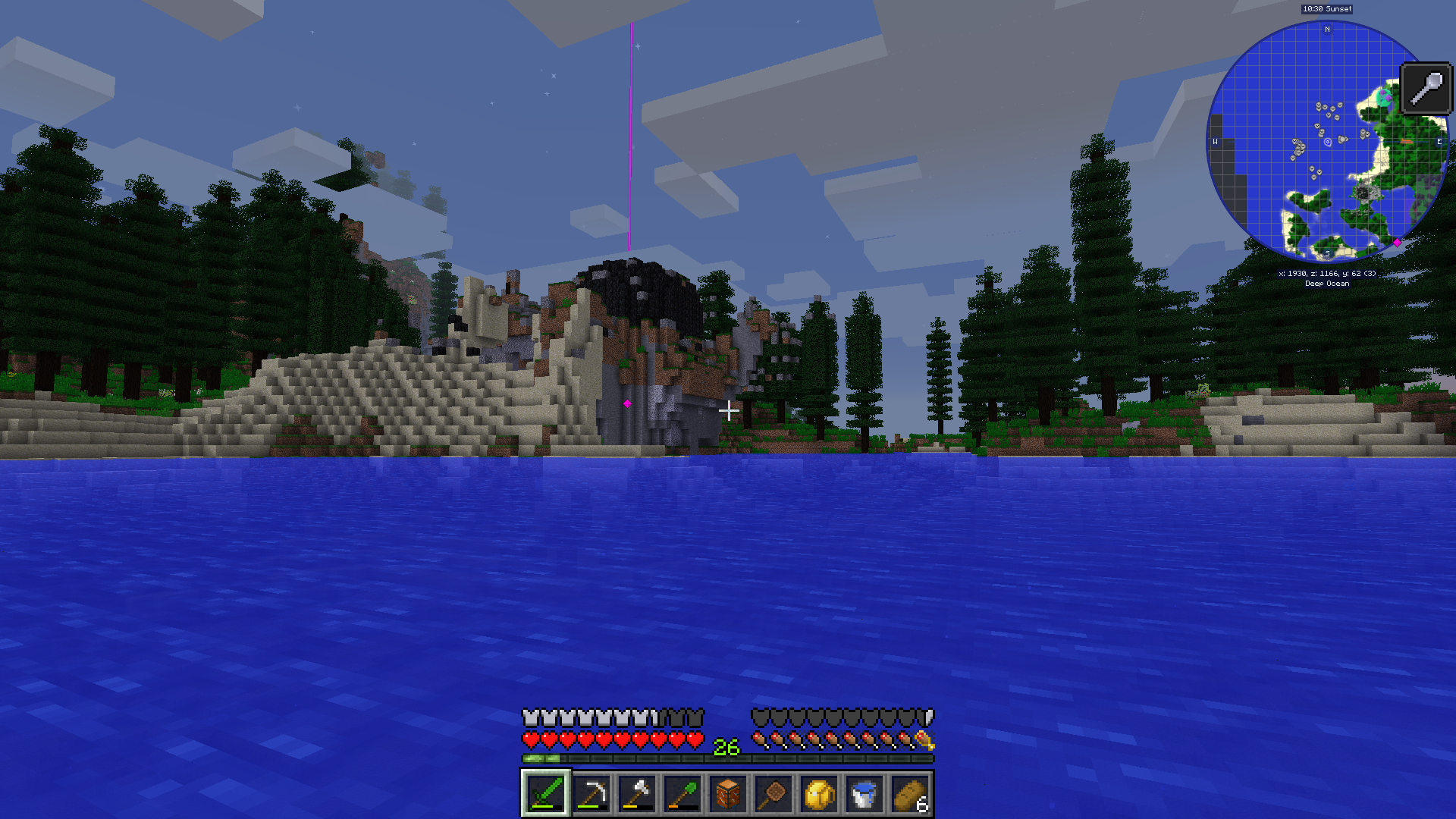Click the magenta waypoint diamond on minimap edge
The height and width of the screenshot is (819, 1456).
1397,243
